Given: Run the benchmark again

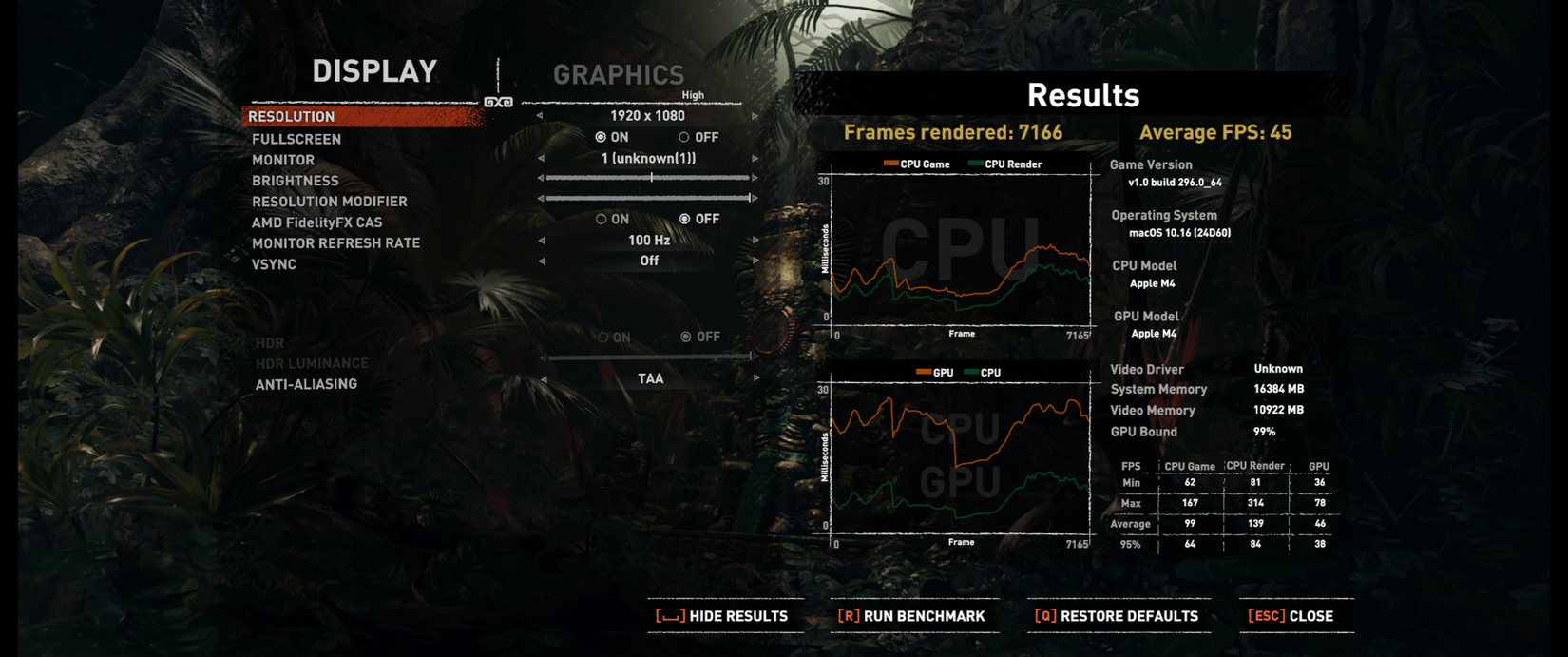Looking at the screenshot, I should point(911,616).
